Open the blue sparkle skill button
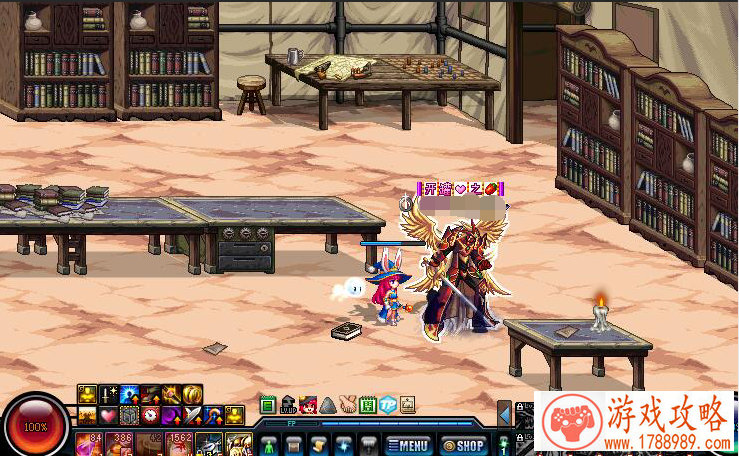This screenshot has width=739, height=456. [x=344, y=445]
